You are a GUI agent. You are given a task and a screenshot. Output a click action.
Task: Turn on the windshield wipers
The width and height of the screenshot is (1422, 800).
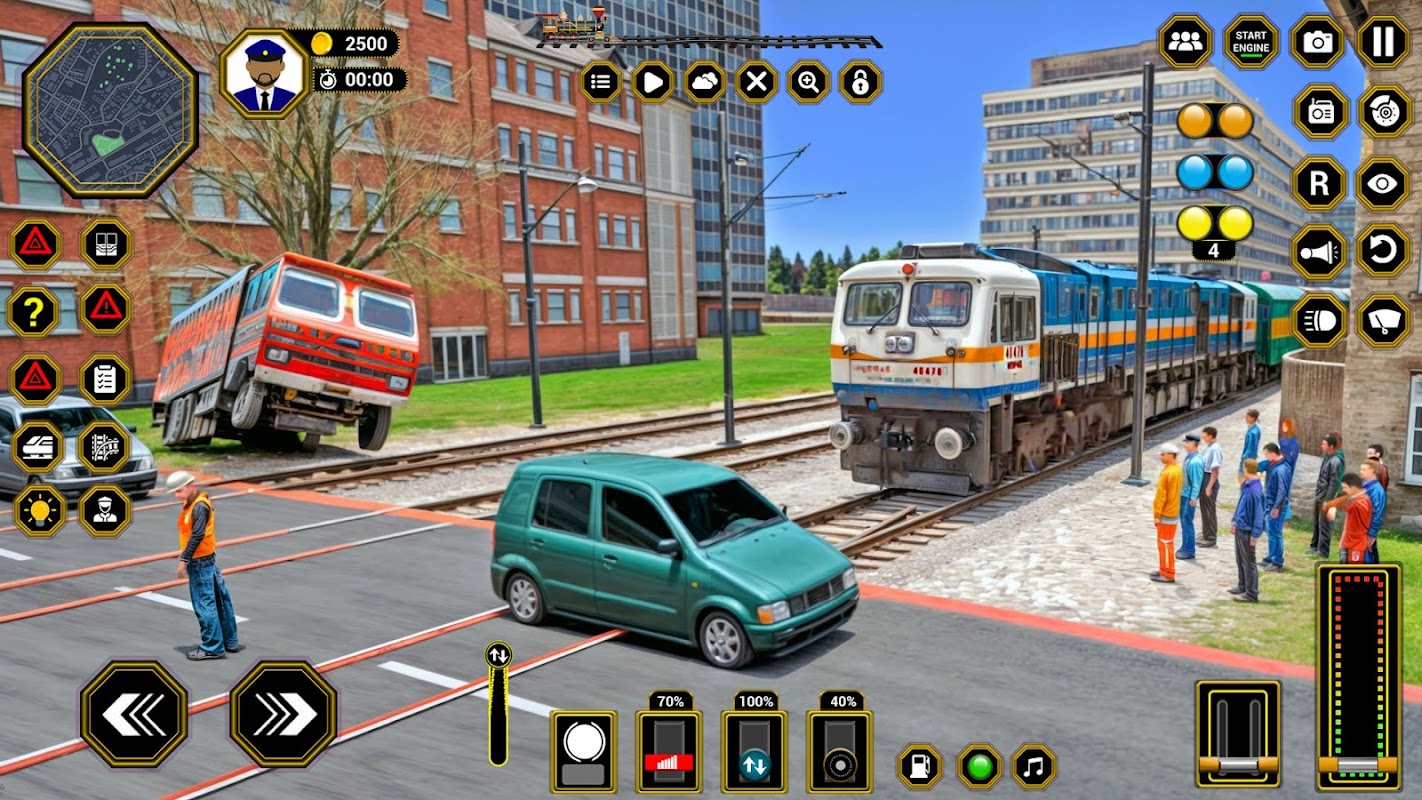click(x=1384, y=321)
